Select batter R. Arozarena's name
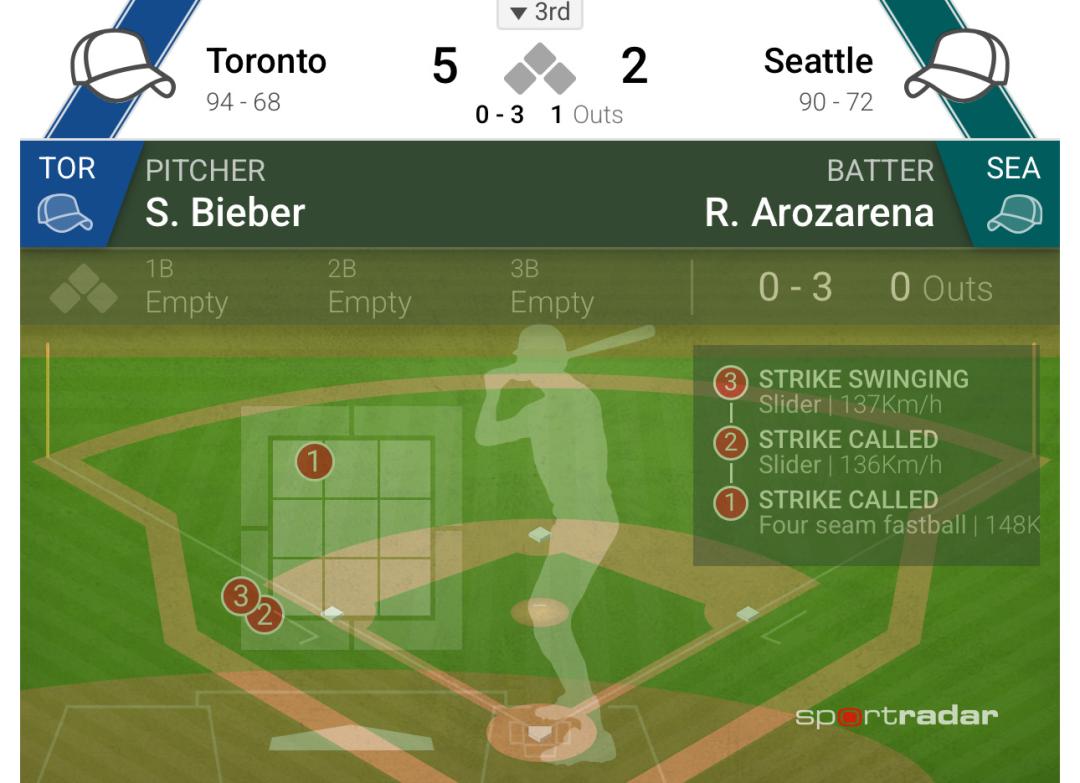1080x783 pixels. tap(819, 212)
